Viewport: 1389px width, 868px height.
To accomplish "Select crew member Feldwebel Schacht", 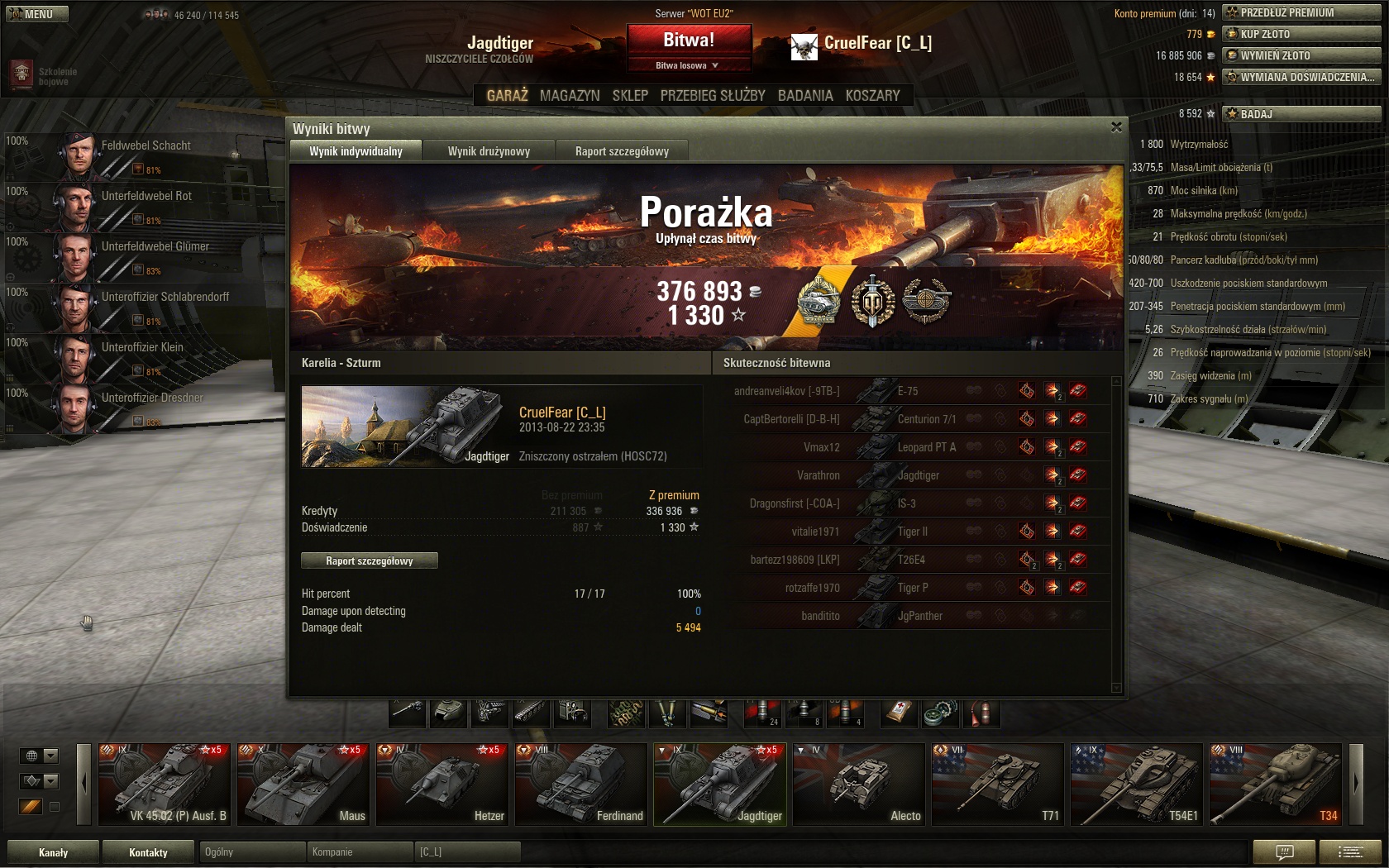I will pos(146,145).
